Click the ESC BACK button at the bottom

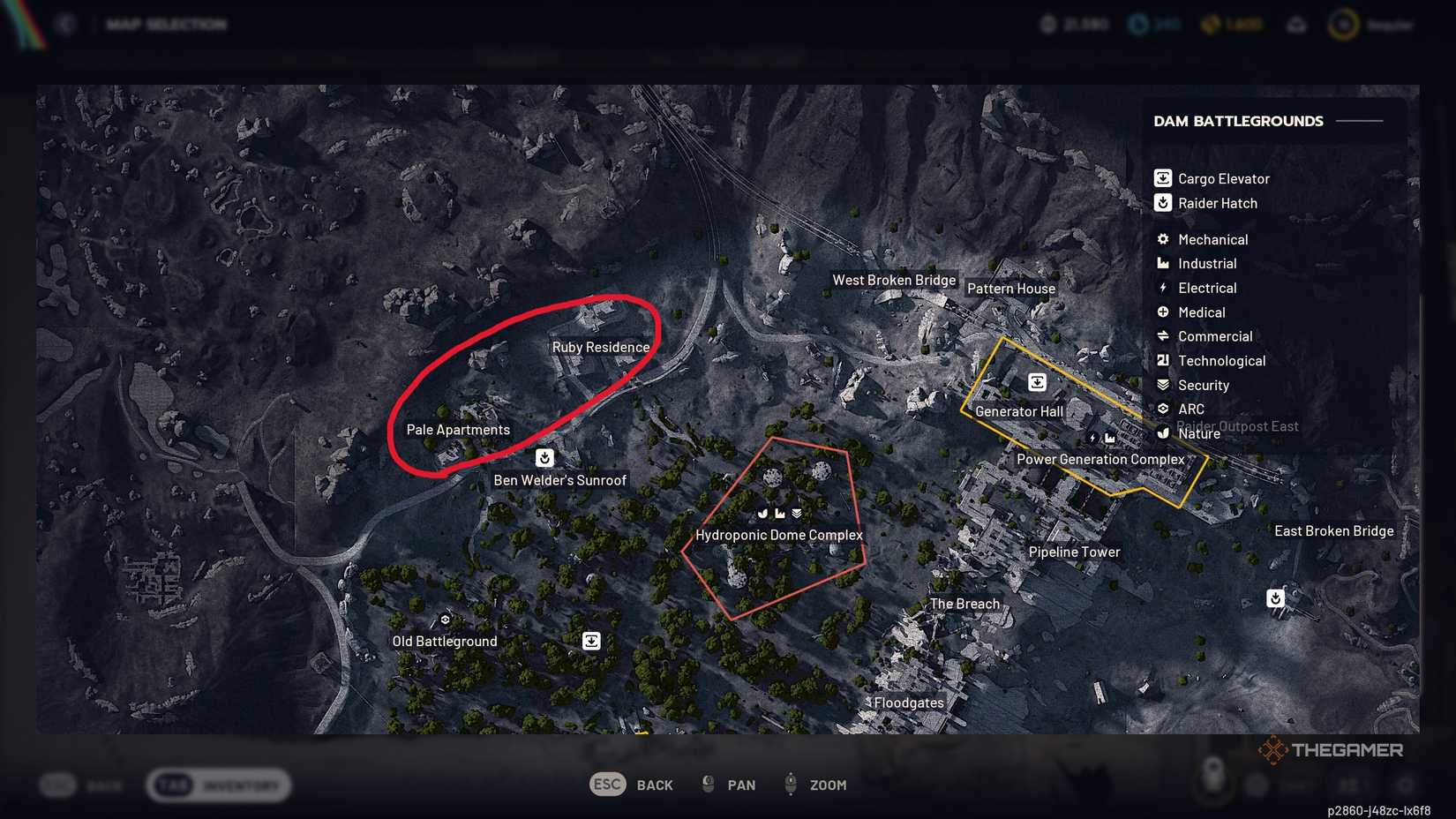632,784
